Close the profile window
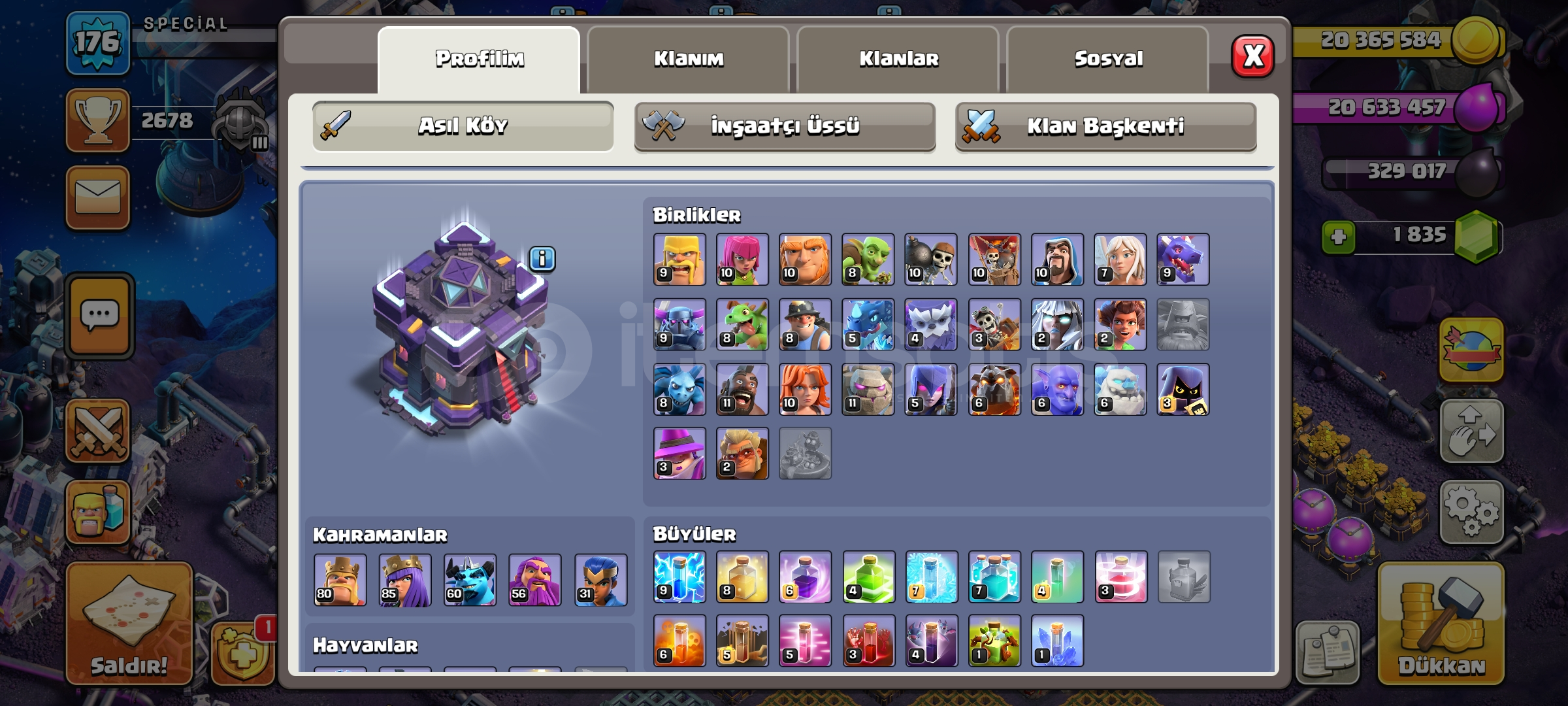 (x=1252, y=56)
